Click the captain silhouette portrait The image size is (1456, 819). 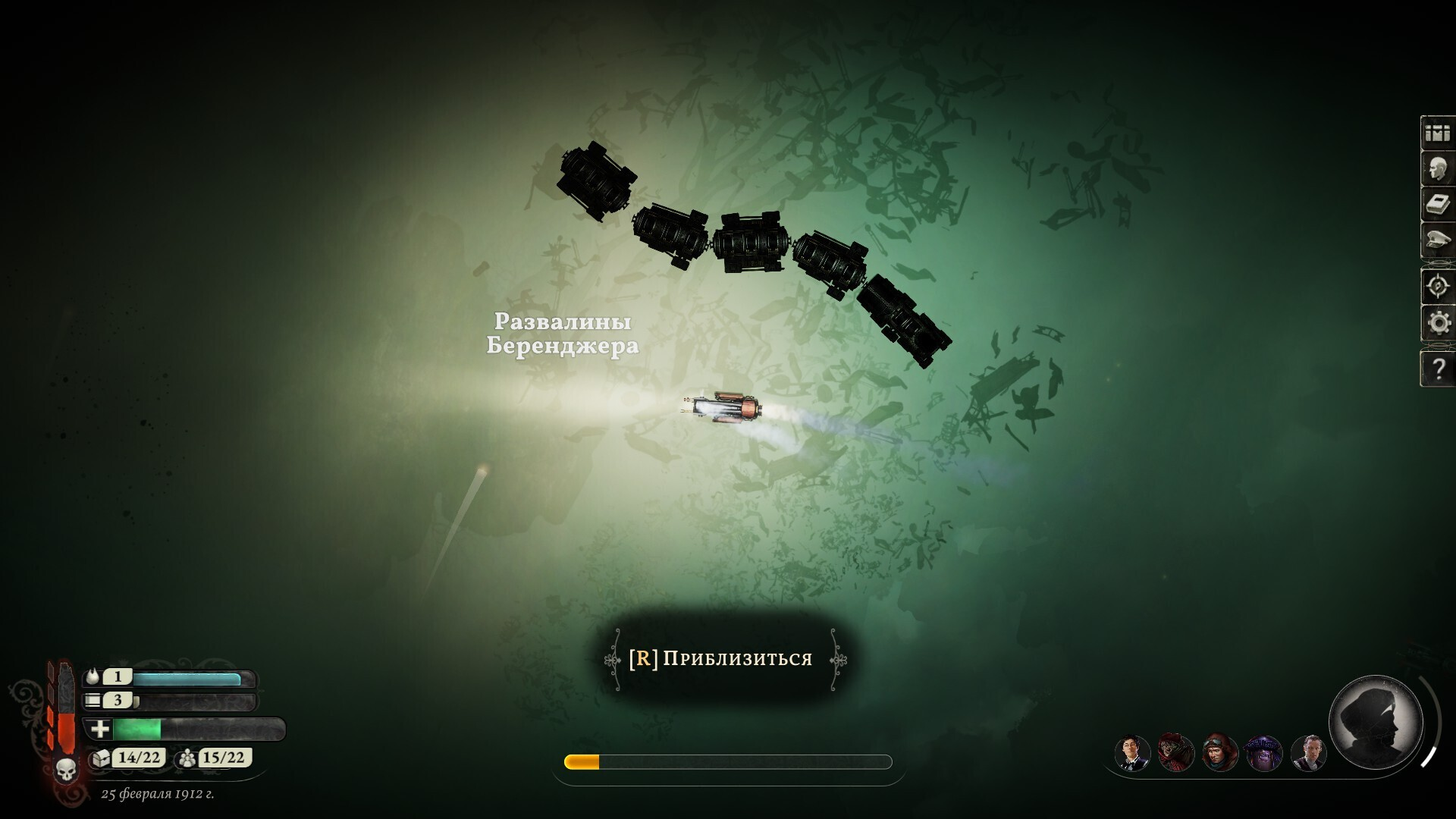pos(1376,720)
